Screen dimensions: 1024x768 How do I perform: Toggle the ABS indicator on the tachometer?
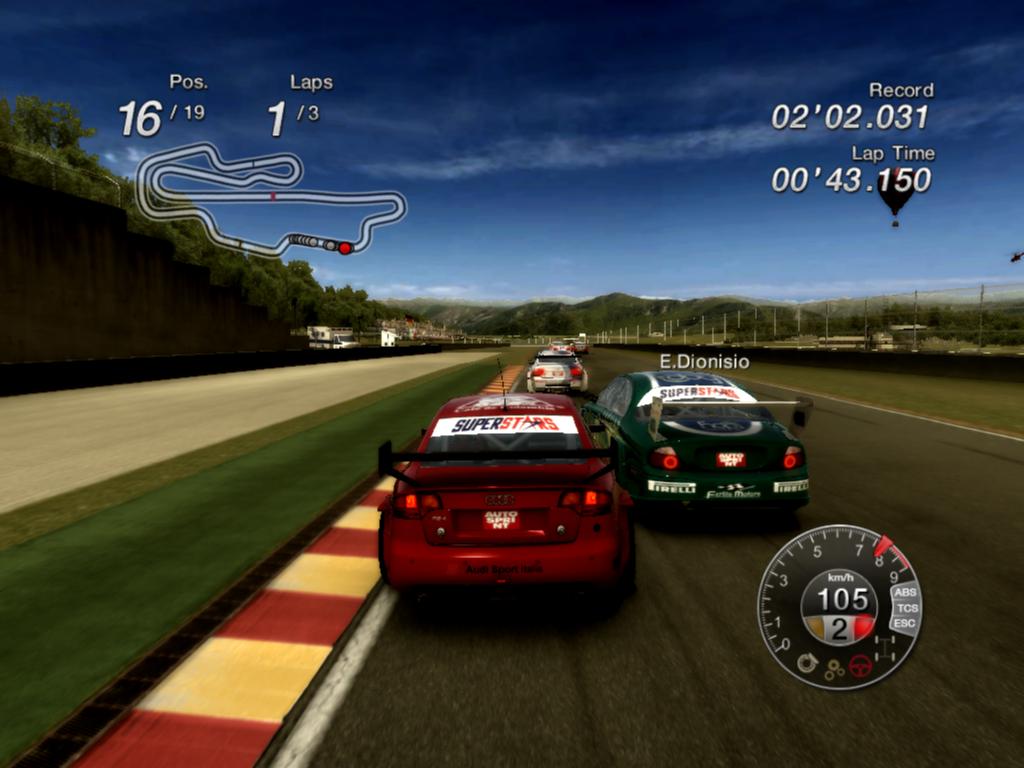pos(906,592)
